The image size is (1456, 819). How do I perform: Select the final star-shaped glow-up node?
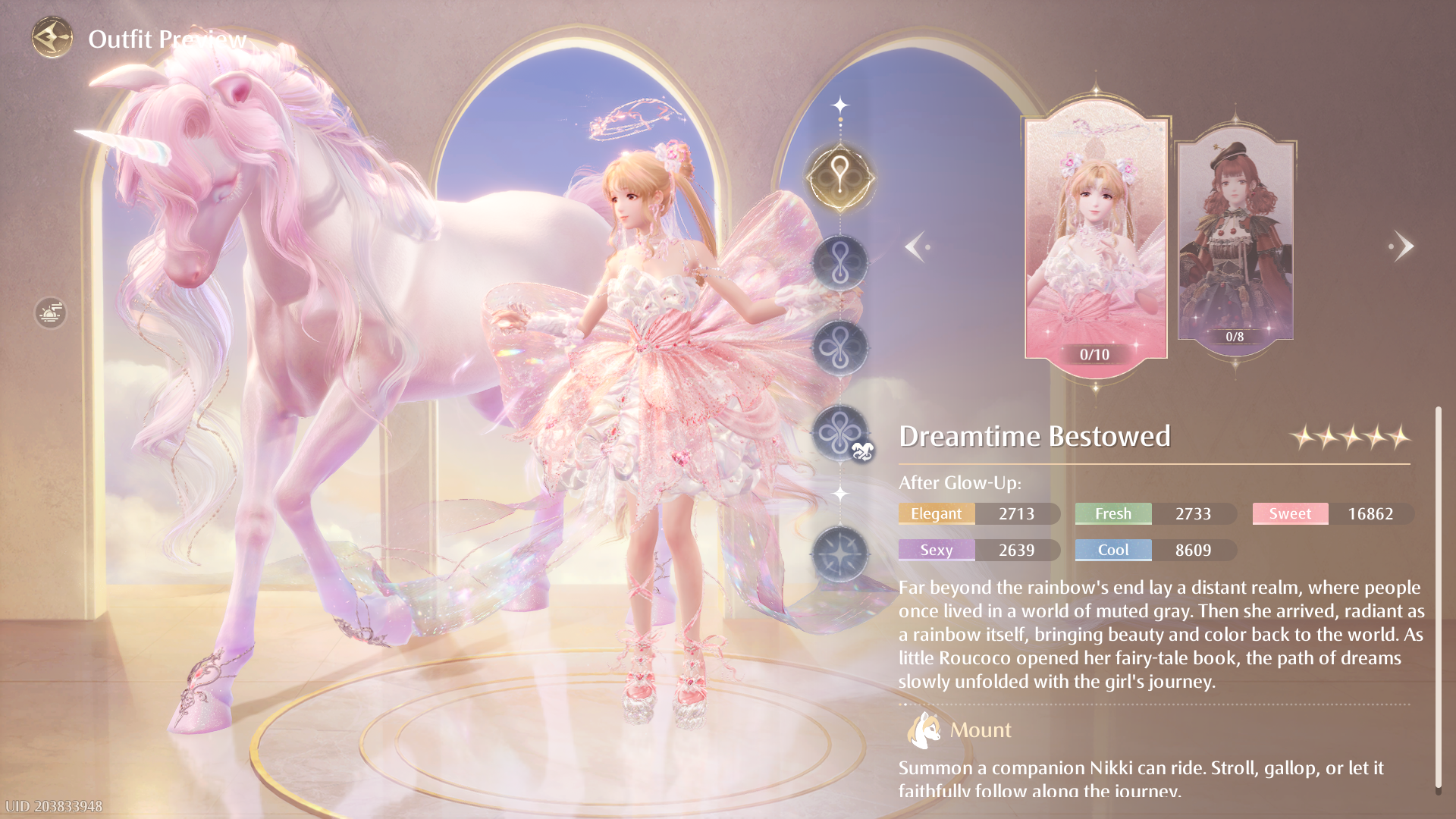(840, 554)
